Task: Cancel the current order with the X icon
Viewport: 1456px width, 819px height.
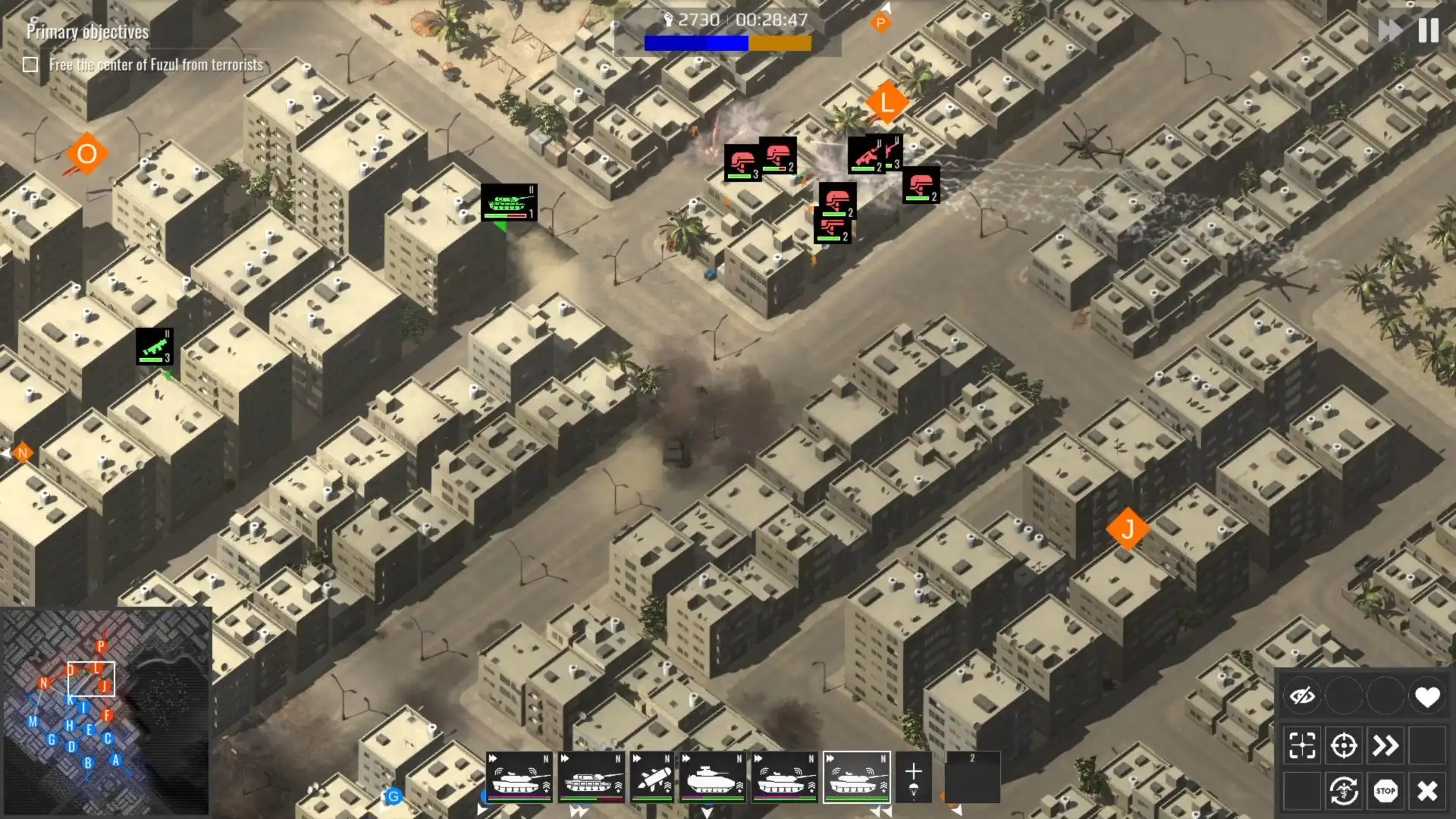Action: click(1426, 790)
